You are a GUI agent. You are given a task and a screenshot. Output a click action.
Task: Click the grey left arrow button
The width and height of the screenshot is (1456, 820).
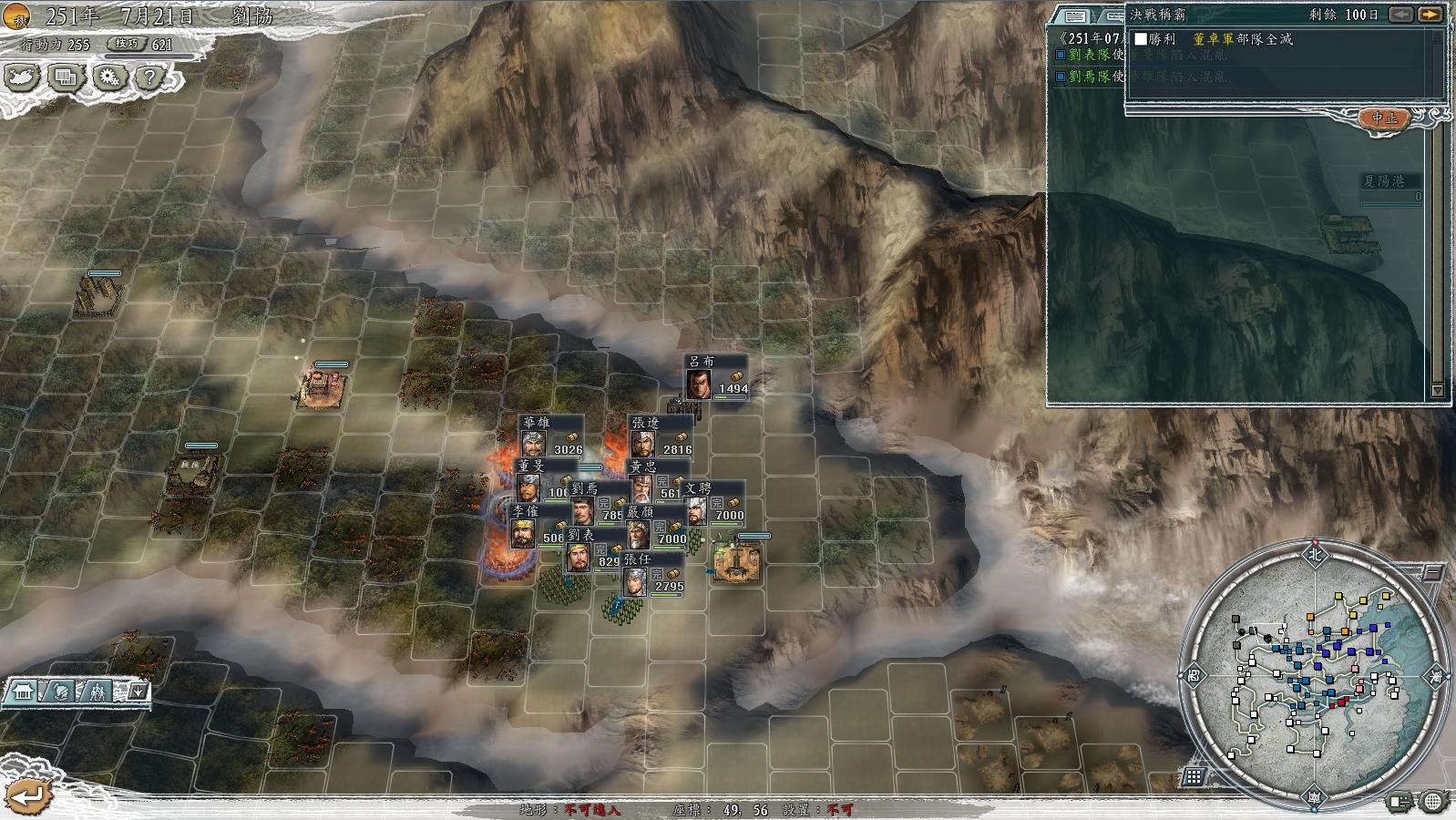point(1401,15)
